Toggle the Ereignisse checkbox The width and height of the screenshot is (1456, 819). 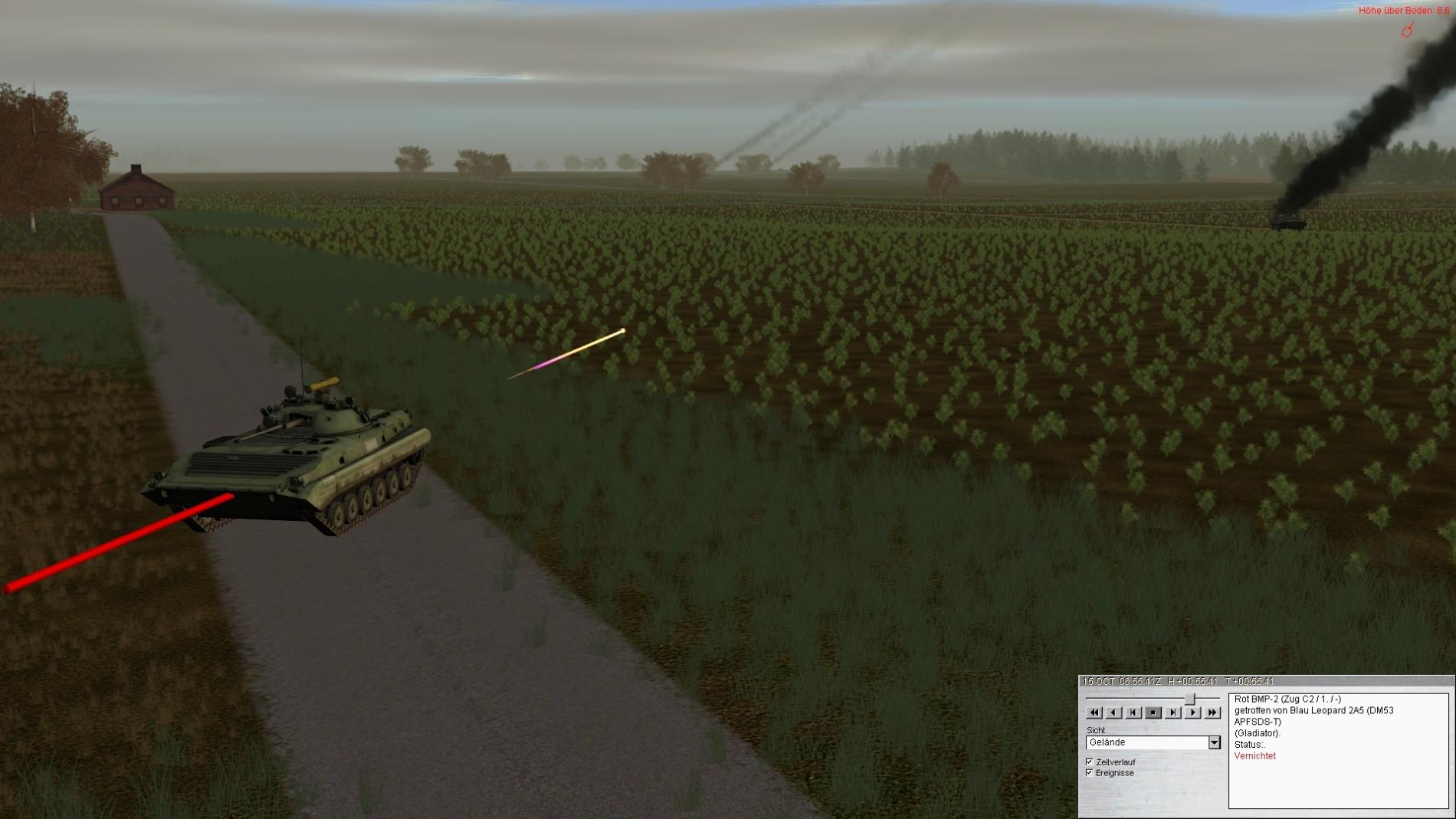coord(1090,773)
